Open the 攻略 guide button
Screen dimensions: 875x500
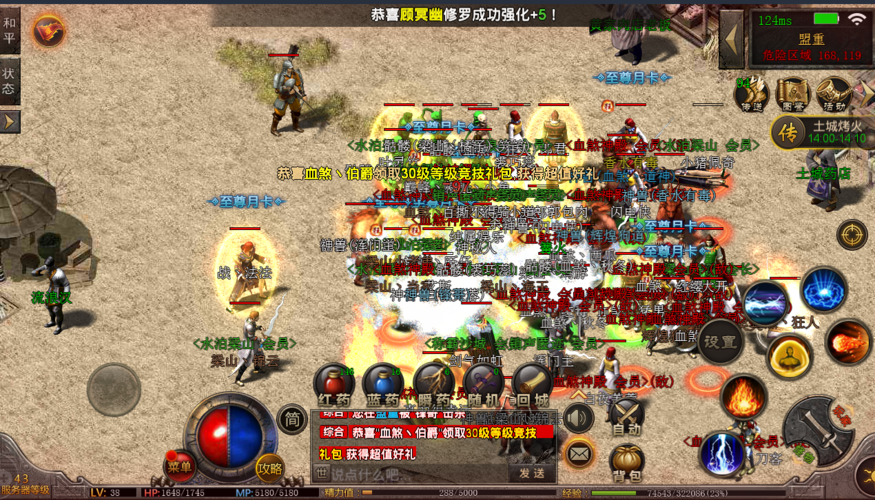click(x=270, y=465)
